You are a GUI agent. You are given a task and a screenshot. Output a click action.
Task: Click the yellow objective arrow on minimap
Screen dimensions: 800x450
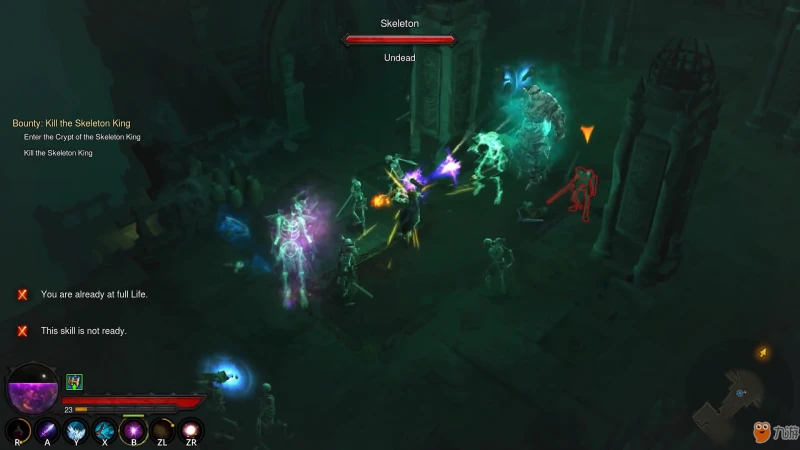pos(762,352)
